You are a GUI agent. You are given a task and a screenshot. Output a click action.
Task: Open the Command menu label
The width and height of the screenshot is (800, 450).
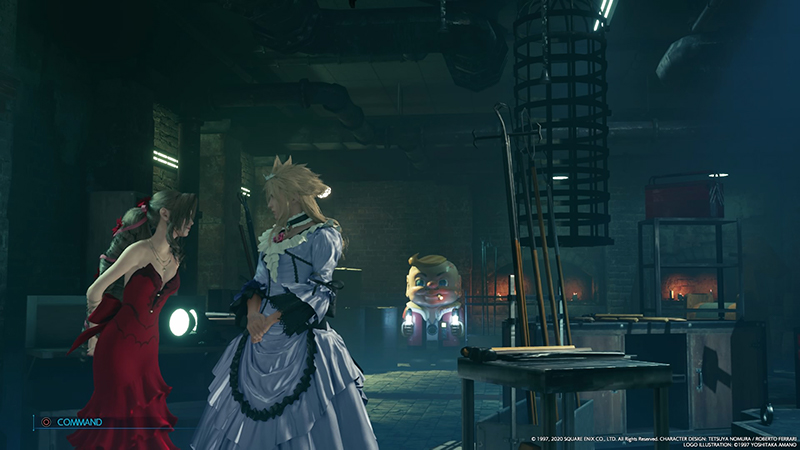pyautogui.click(x=78, y=422)
